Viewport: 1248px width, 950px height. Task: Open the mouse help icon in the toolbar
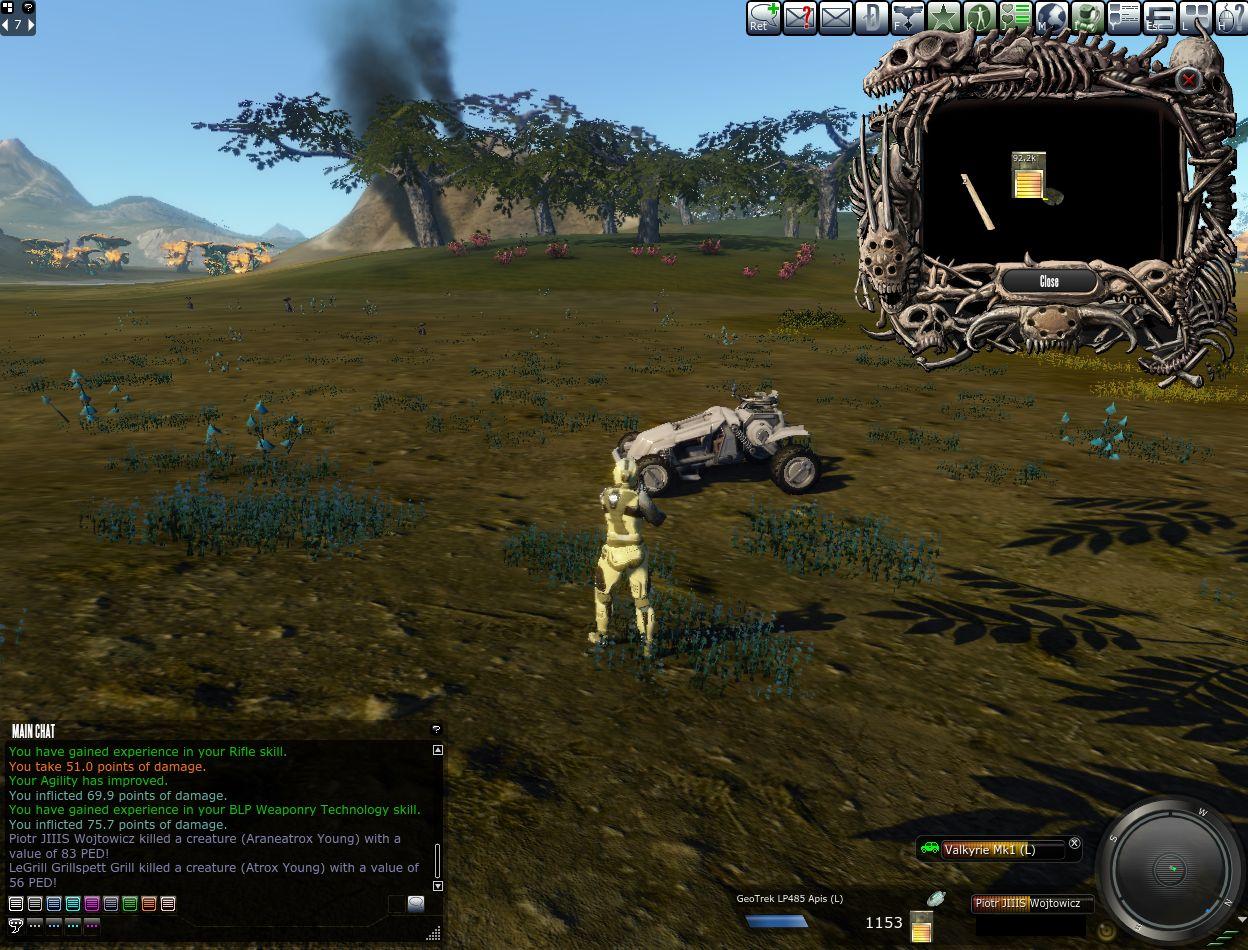point(1231,17)
